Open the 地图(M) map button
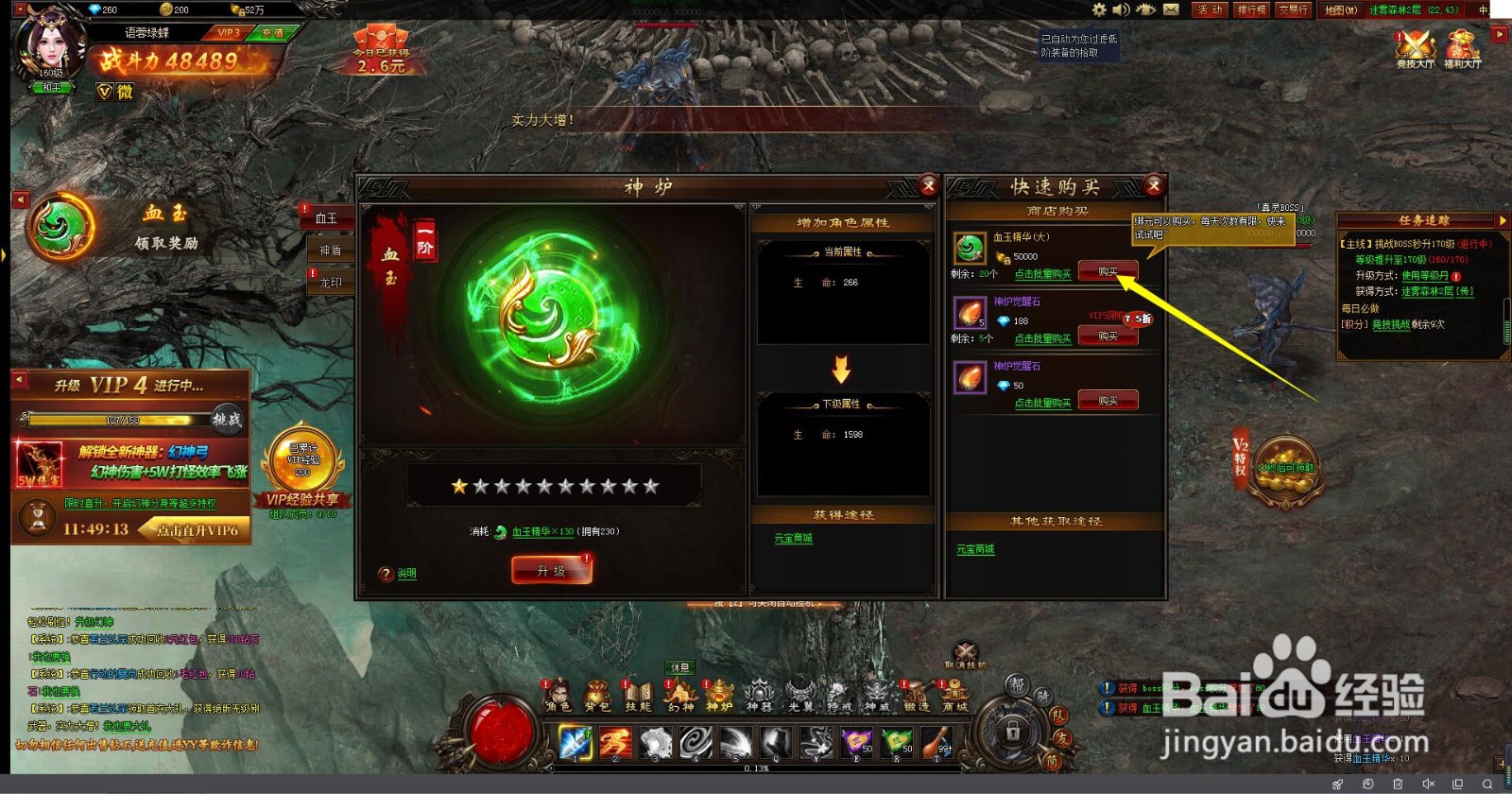 (1340, 9)
